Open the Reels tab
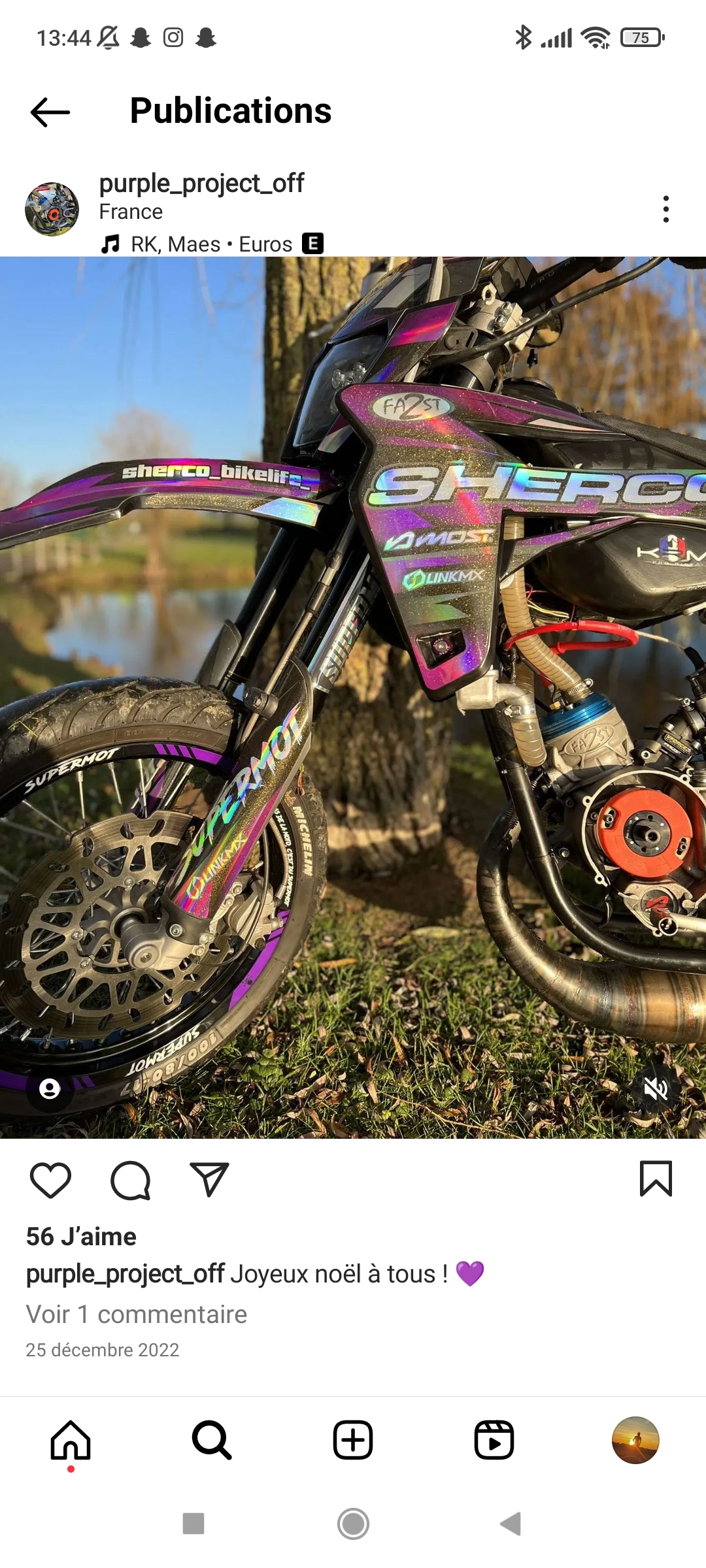This screenshot has height=1568, width=706. pos(494,1440)
